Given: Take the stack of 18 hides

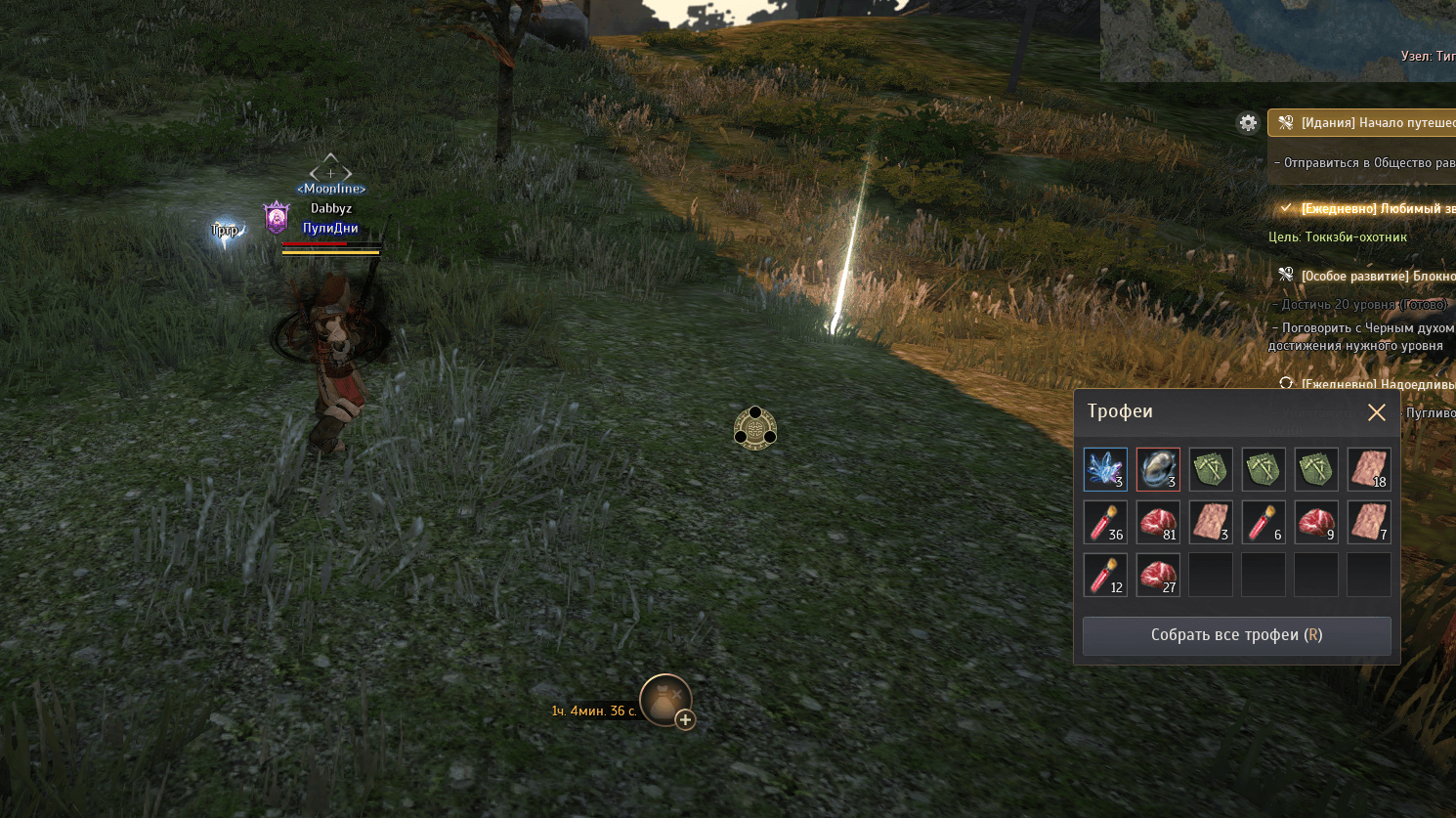Looking at the screenshot, I should (1368, 469).
